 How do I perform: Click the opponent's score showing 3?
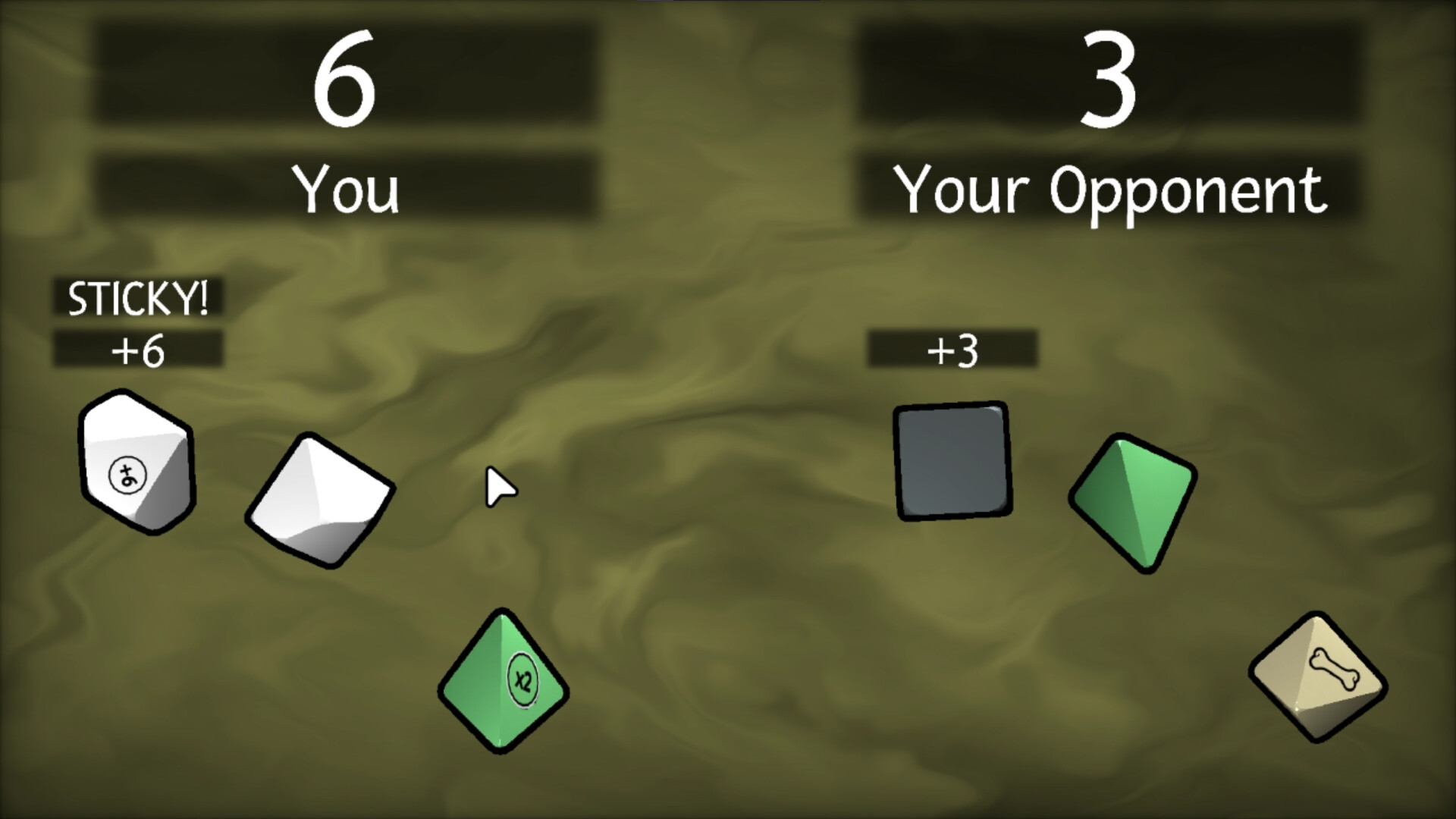pyautogui.click(x=1111, y=76)
